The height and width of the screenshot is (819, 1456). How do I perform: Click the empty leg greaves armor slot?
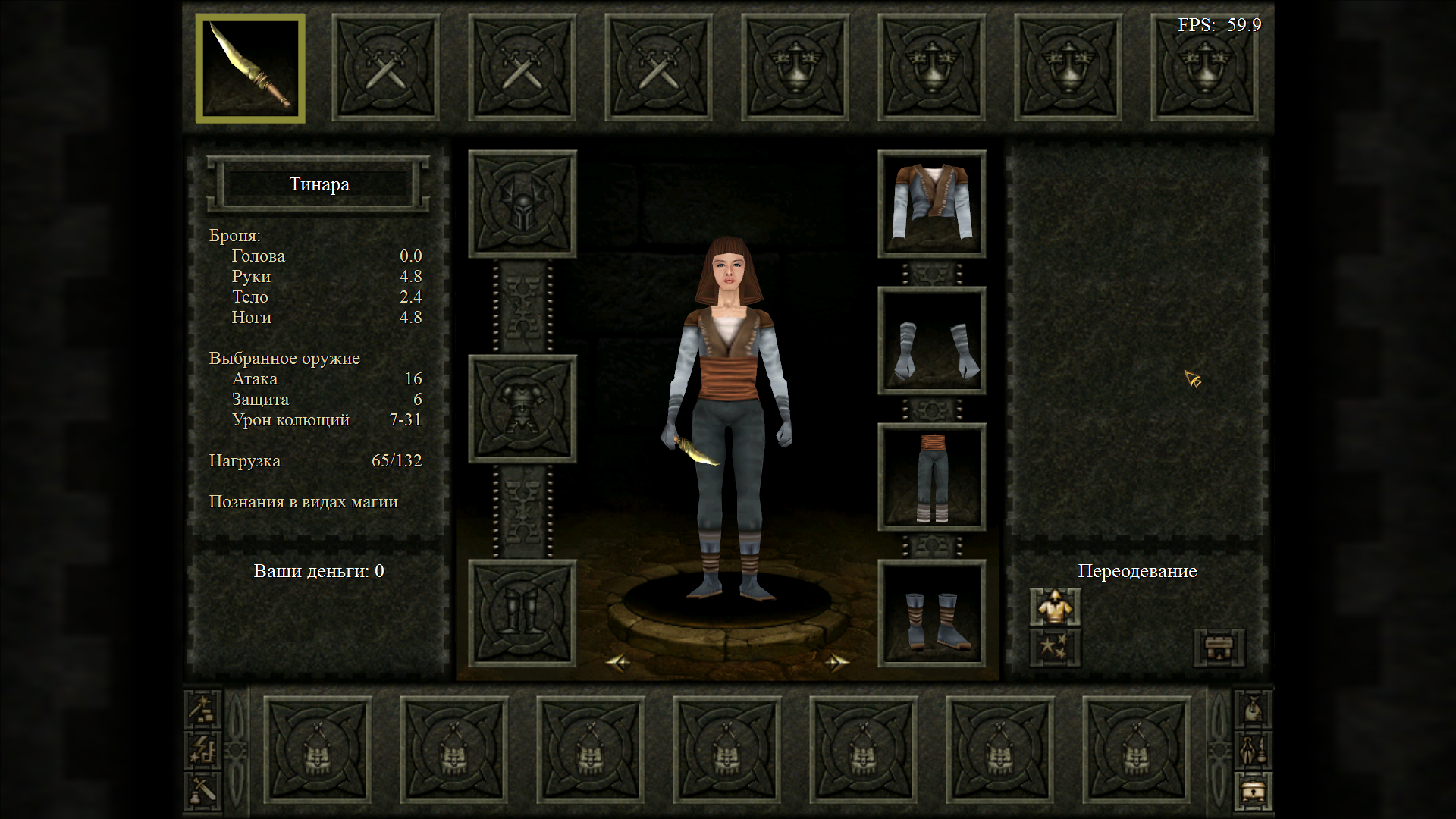pos(522,613)
